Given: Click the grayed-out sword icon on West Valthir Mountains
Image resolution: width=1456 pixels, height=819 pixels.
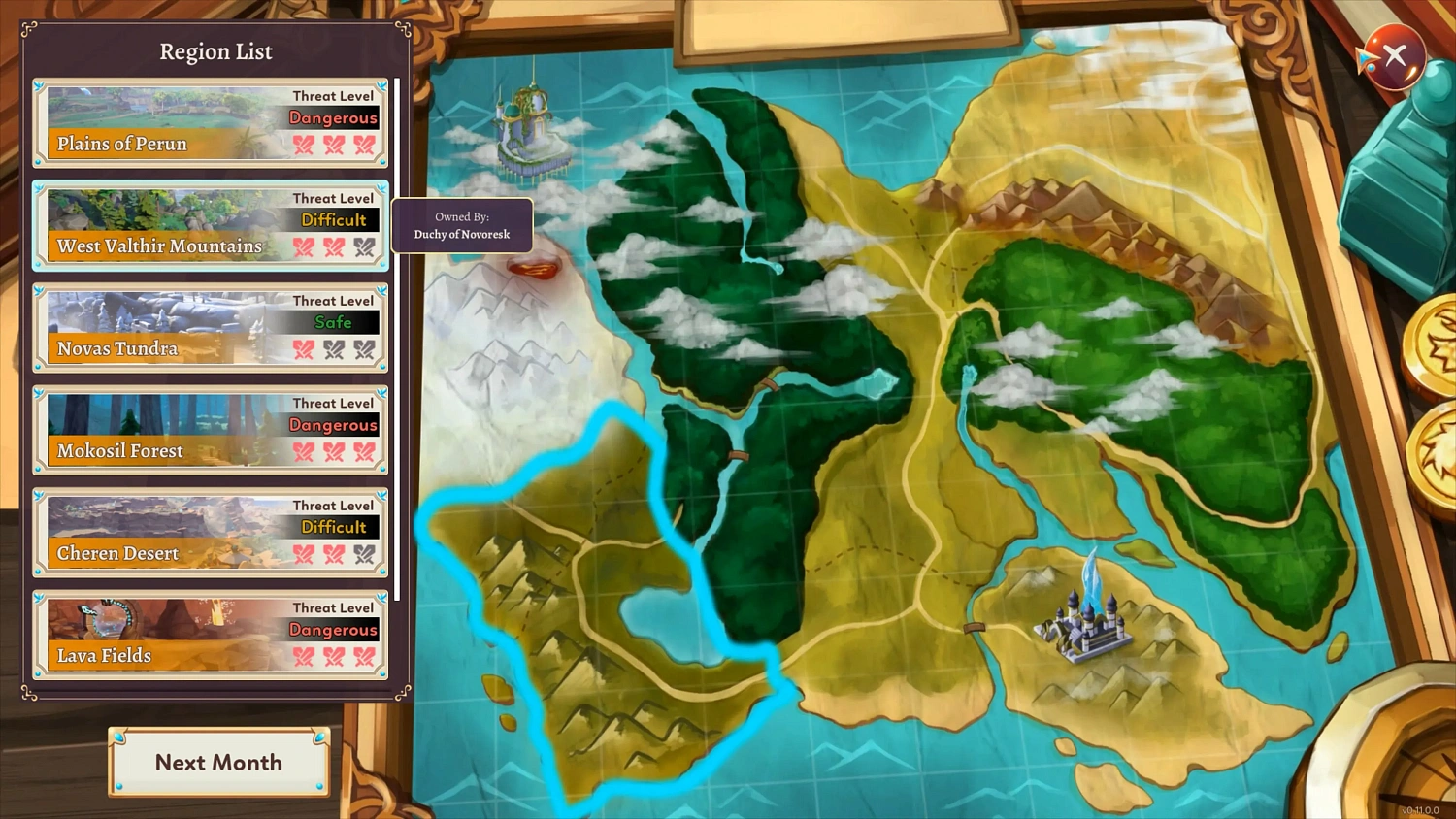Looking at the screenshot, I should tap(365, 248).
